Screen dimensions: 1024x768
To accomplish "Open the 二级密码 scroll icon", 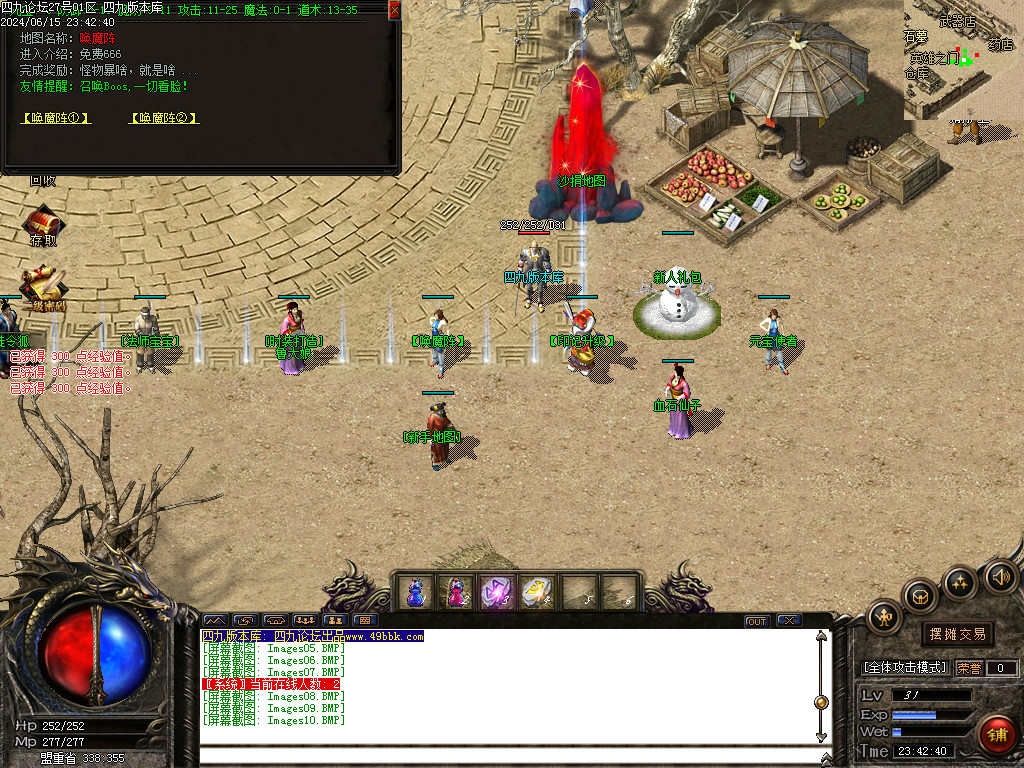I will coord(43,286).
